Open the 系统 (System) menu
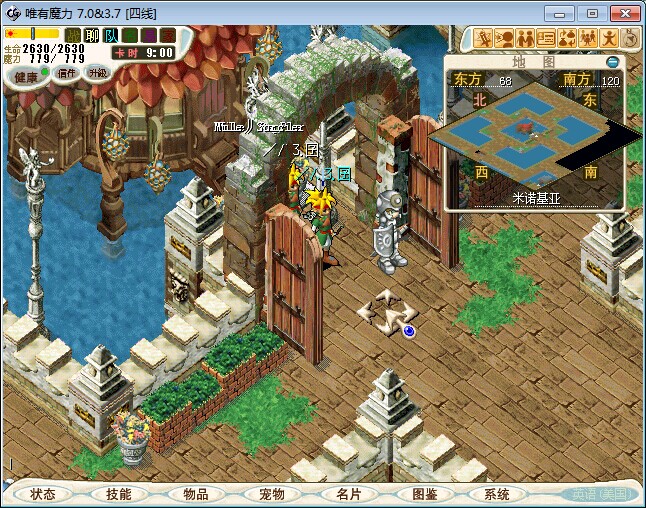This screenshot has height=508, width=646. (497, 494)
